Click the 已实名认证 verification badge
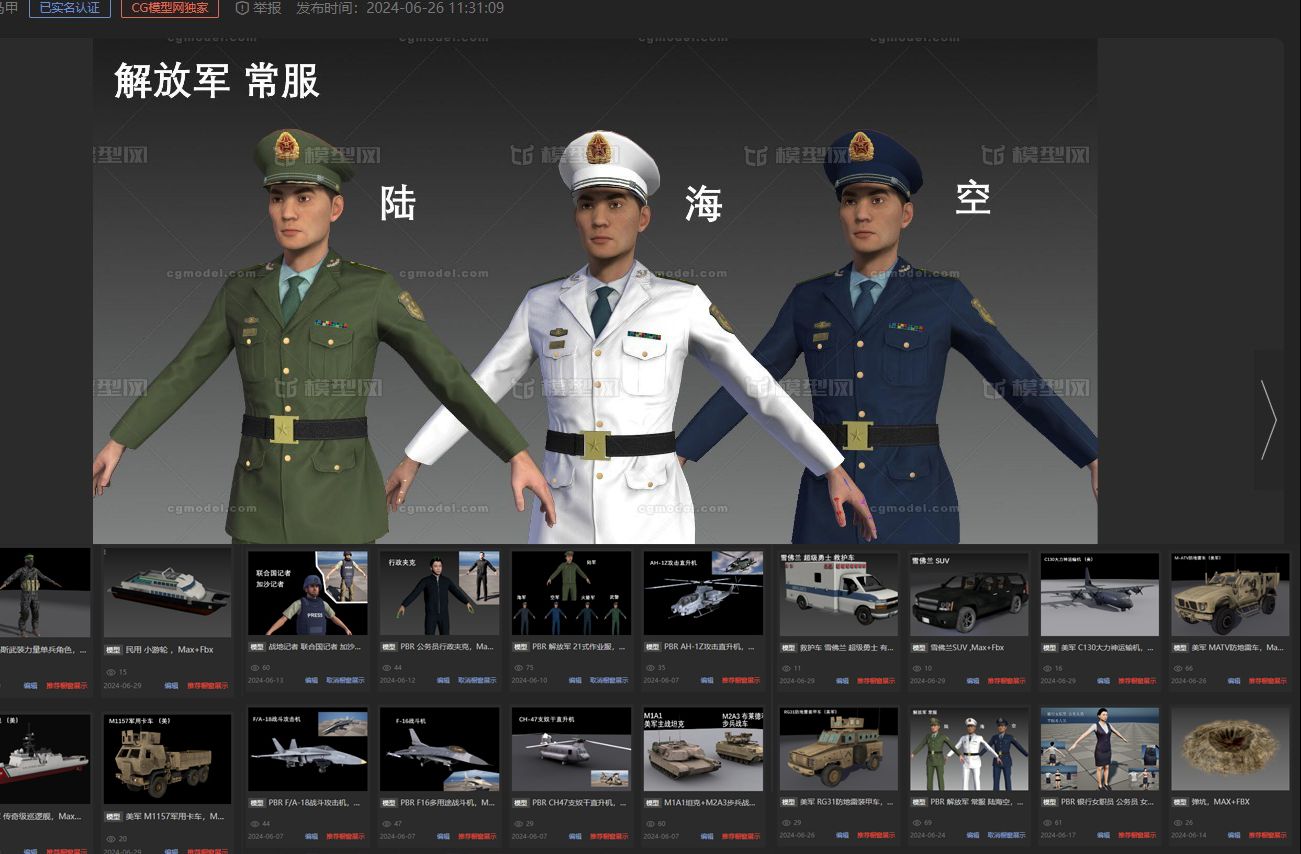 coord(69,8)
